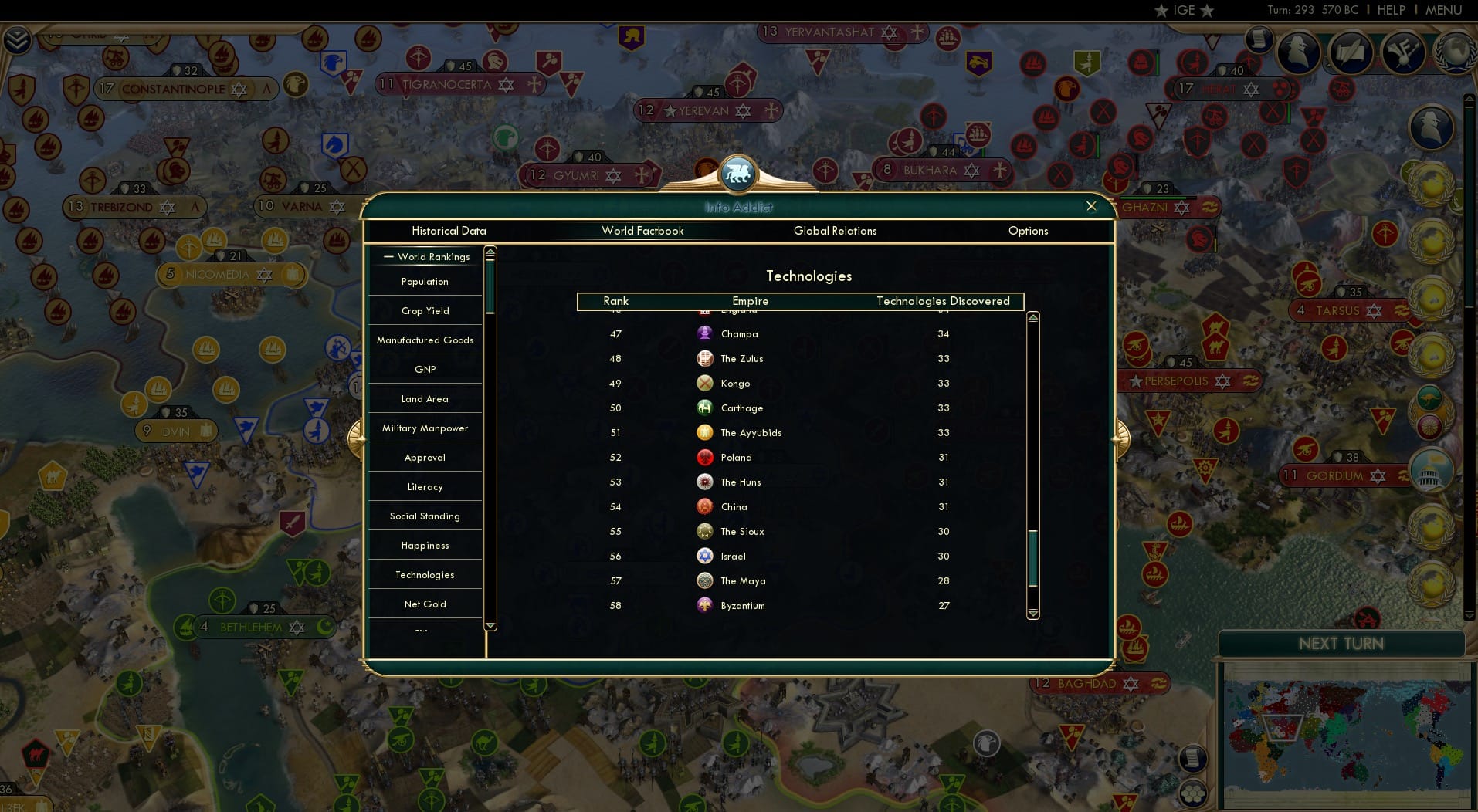
Task: Click the kangaroo civilization notification bubble
Action: (1429, 398)
